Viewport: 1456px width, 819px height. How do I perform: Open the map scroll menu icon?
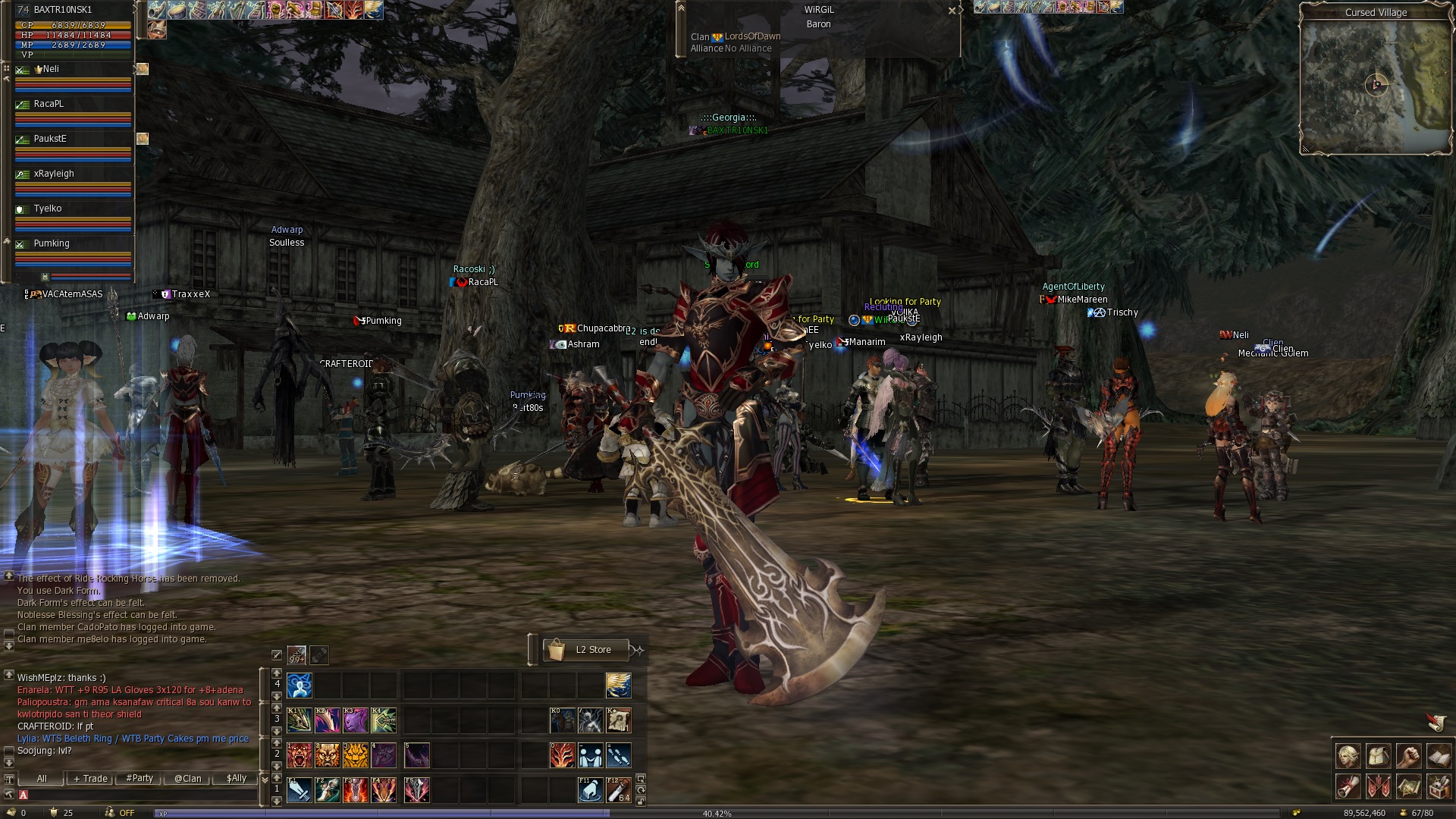pos(1408,786)
